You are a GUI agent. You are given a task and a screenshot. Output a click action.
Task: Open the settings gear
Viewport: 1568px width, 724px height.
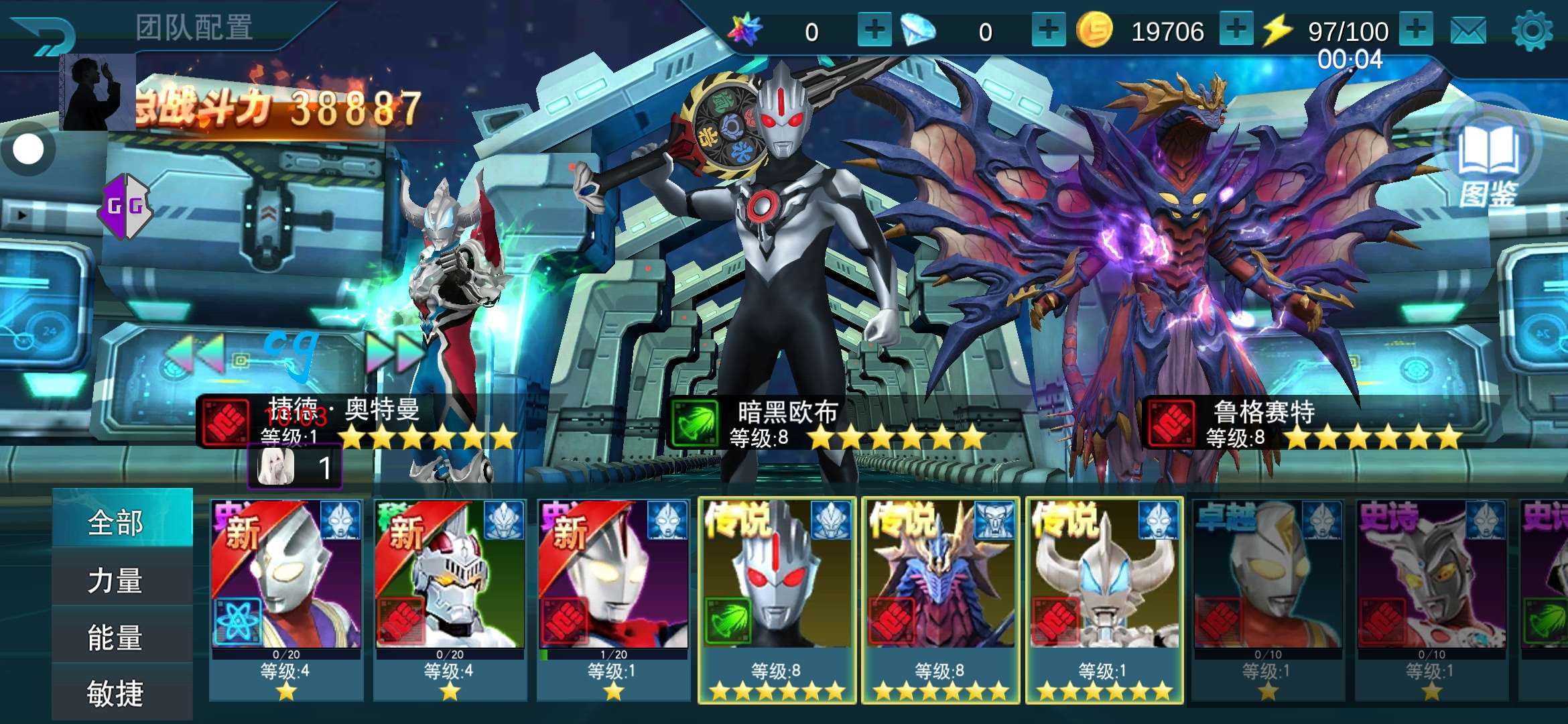click(1532, 31)
